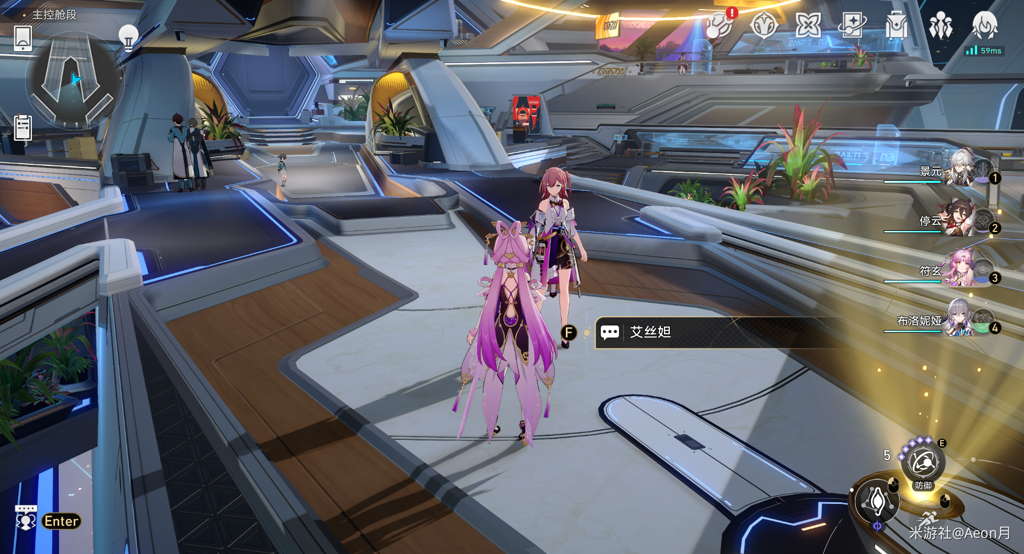The image size is (1024, 554).
Task: Switch to party member 景元
Action: (x=960, y=171)
